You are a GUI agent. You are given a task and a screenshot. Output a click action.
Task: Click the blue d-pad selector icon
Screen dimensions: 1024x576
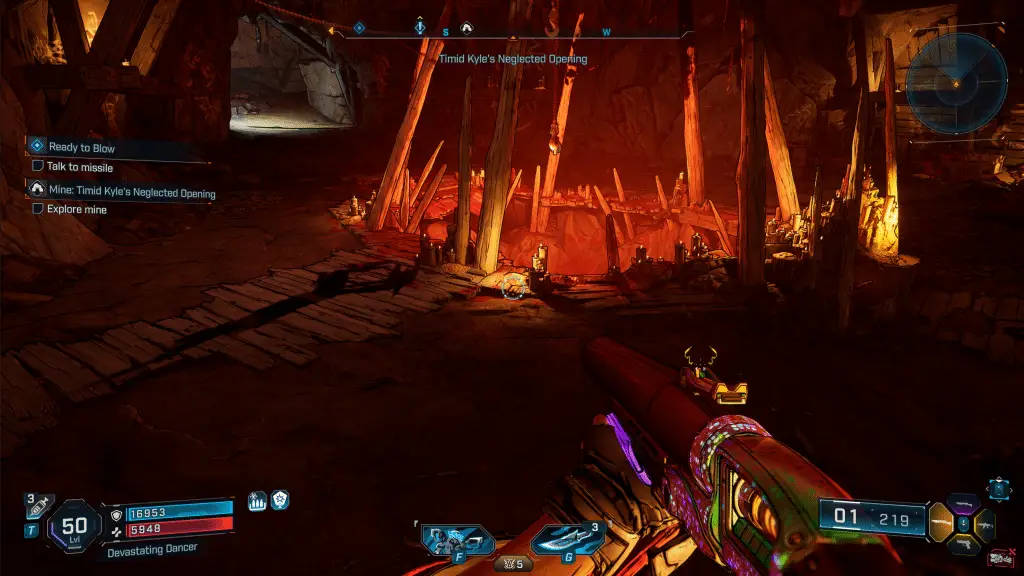point(998,487)
